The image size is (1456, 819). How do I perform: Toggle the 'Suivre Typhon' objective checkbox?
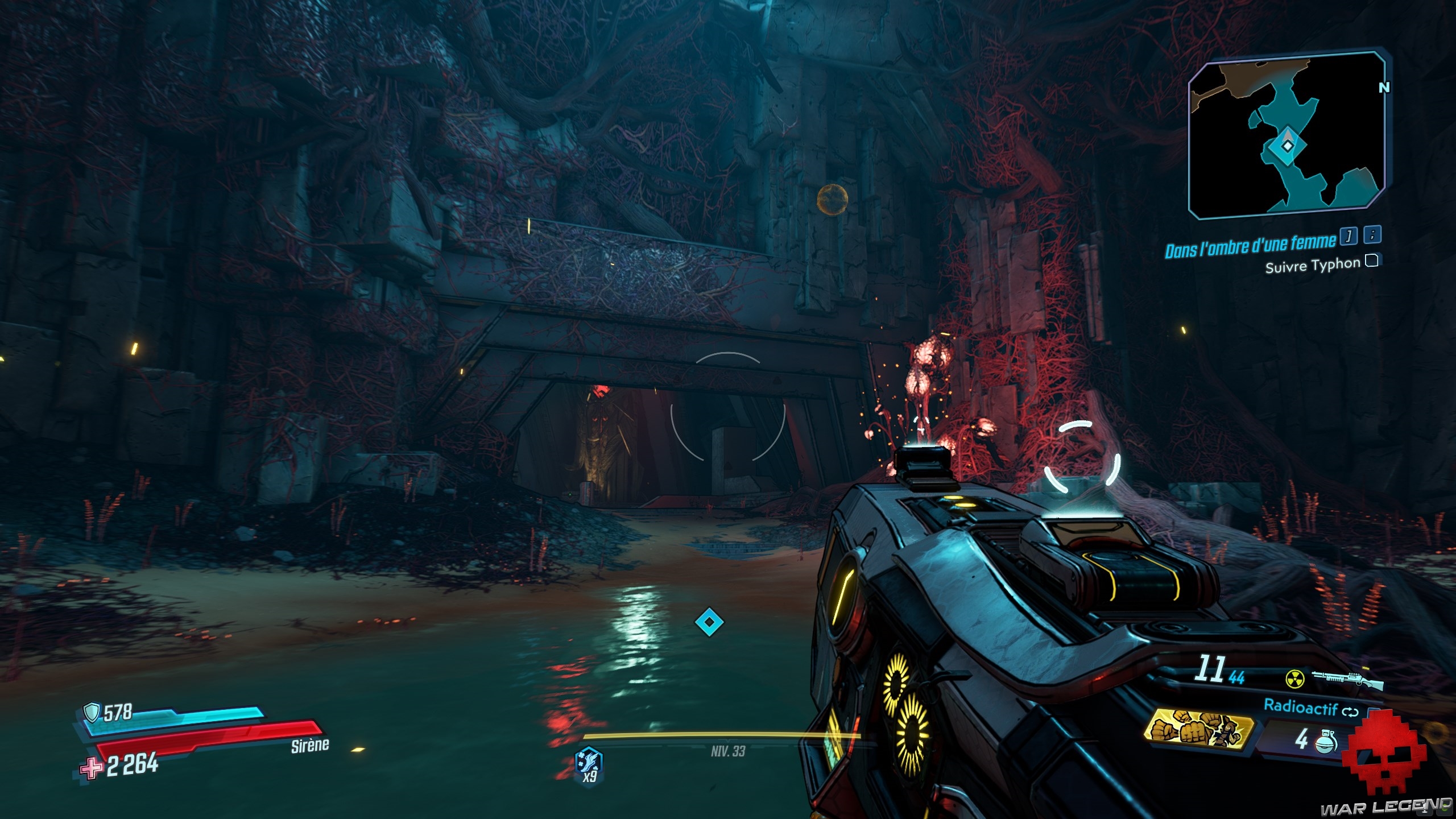tap(1372, 261)
